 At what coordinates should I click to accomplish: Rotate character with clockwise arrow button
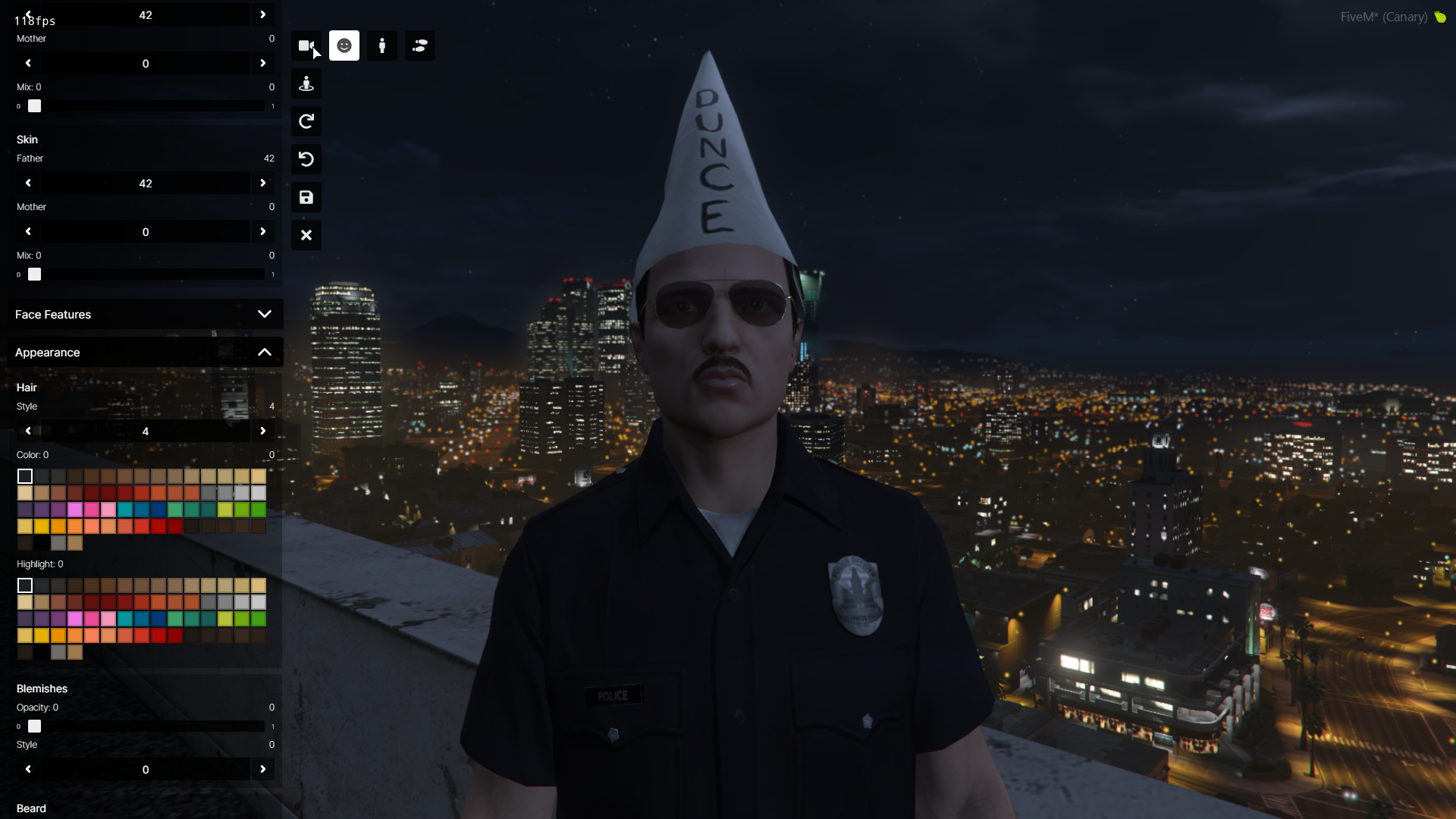click(x=306, y=121)
